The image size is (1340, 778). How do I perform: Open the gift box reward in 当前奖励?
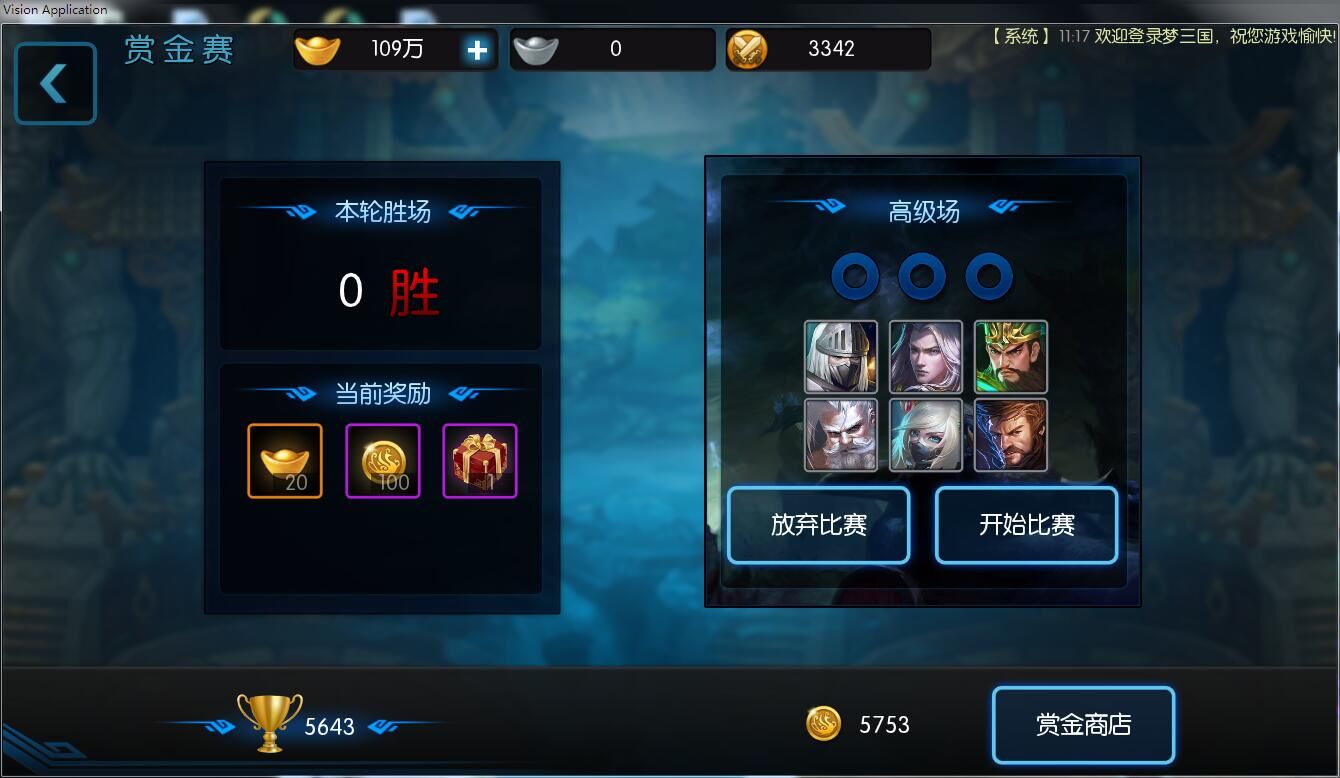pyautogui.click(x=478, y=461)
